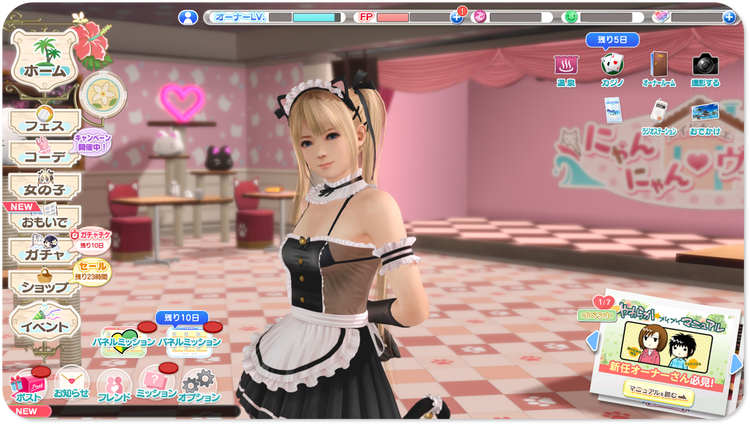This screenshot has width=750, height=425.
Task: Start 撮影する camera photo mode
Action: (x=705, y=67)
